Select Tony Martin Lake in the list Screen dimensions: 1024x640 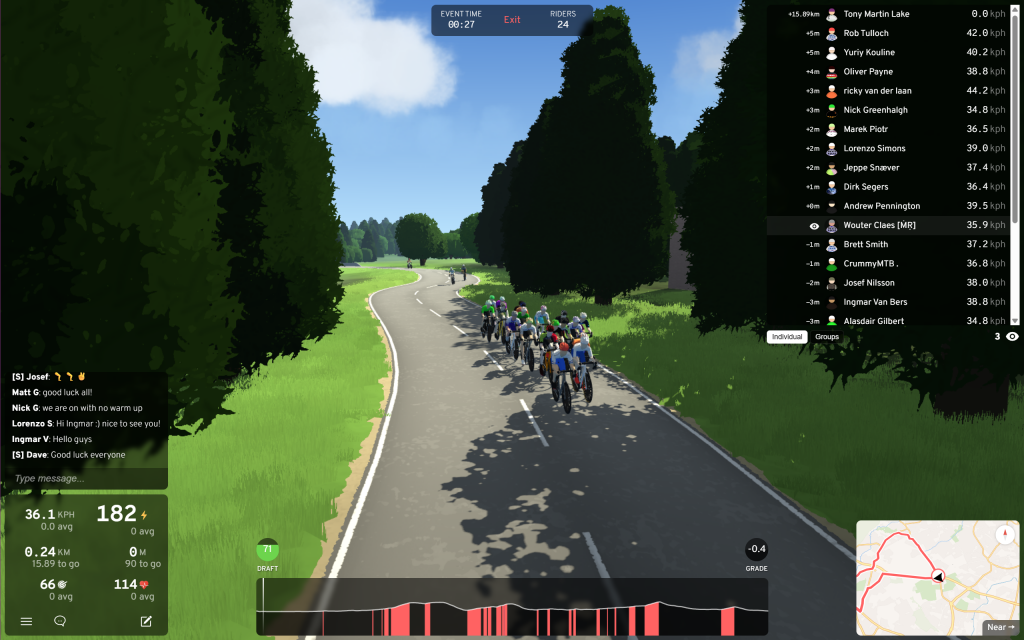tap(876, 14)
